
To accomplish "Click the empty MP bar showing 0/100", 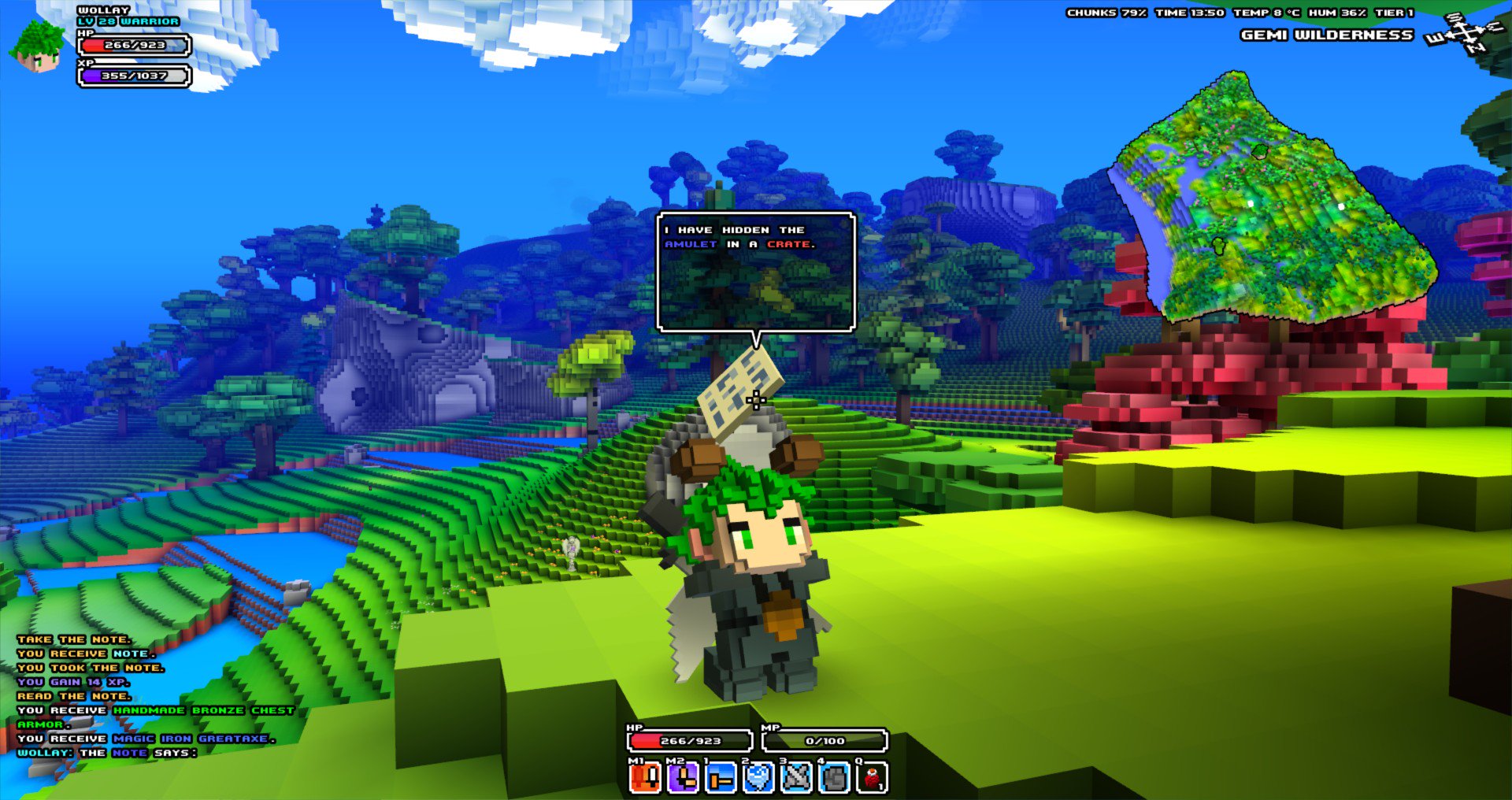I will click(x=825, y=740).
